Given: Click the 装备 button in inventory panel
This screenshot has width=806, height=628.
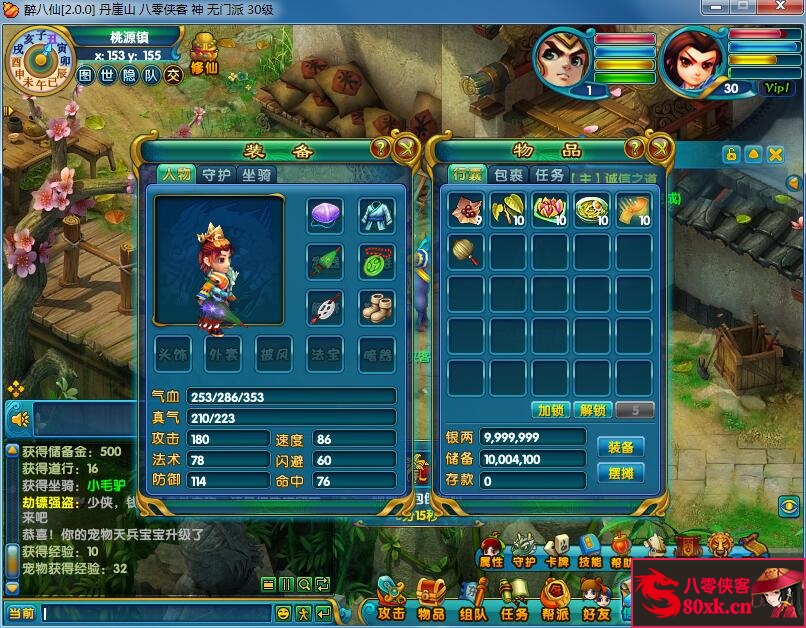Looking at the screenshot, I should (x=620, y=446).
